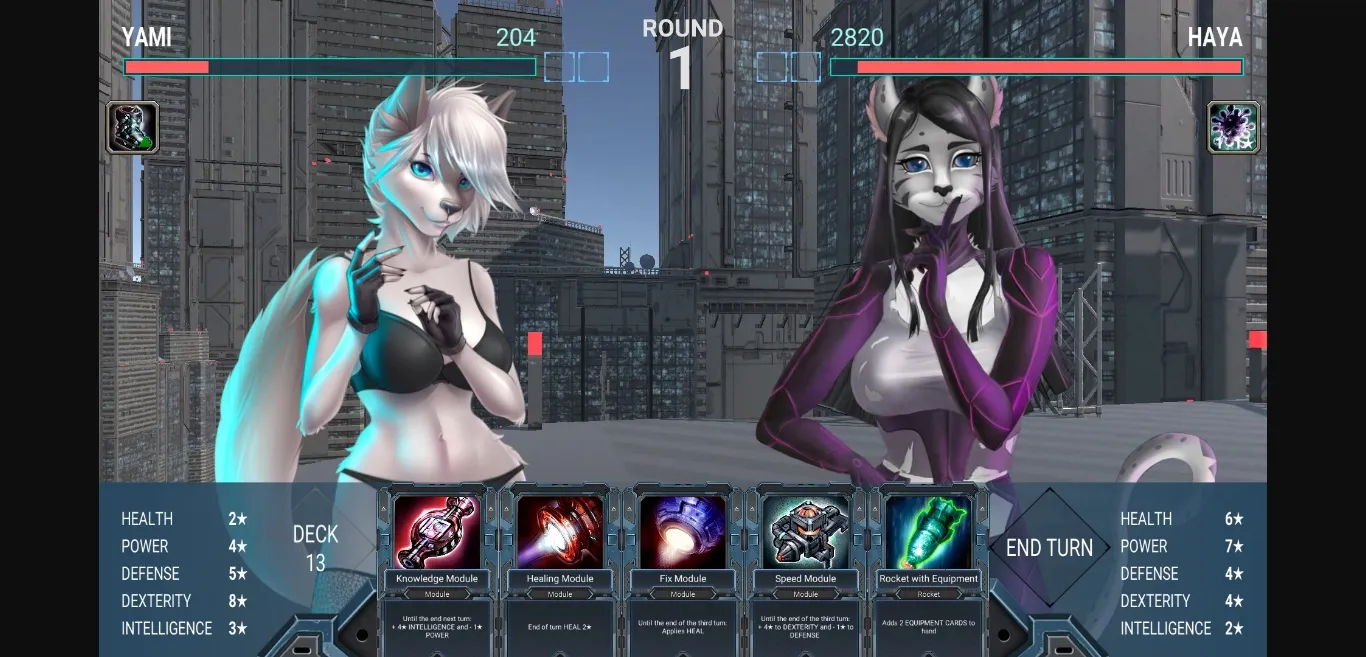The height and width of the screenshot is (657, 1366).
Task: Click the Deck pile counter
Action: click(x=315, y=548)
